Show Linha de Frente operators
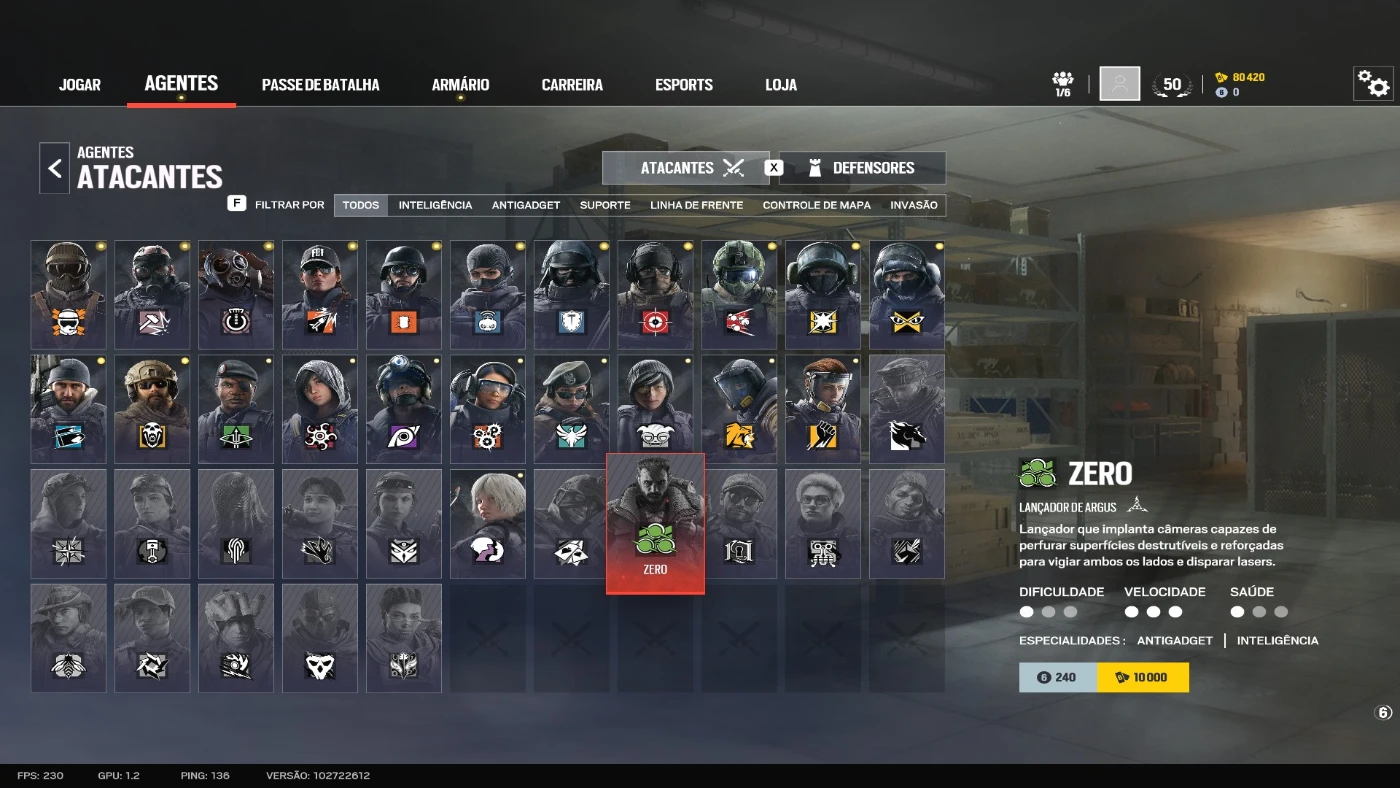The image size is (1400, 788). click(696, 205)
